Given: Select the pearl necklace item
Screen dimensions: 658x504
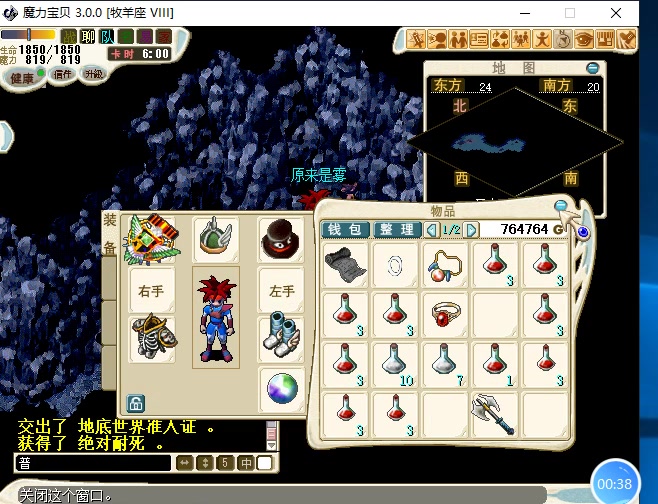Looking at the screenshot, I should pos(446,266).
